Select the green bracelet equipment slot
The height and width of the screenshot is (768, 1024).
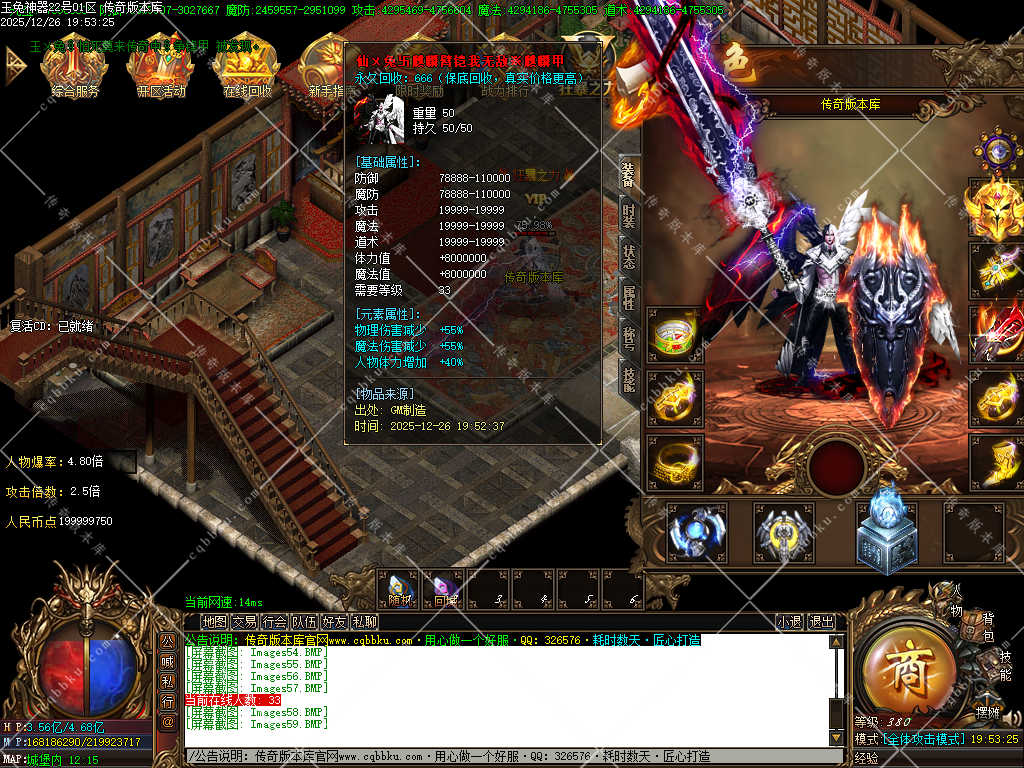pos(675,337)
